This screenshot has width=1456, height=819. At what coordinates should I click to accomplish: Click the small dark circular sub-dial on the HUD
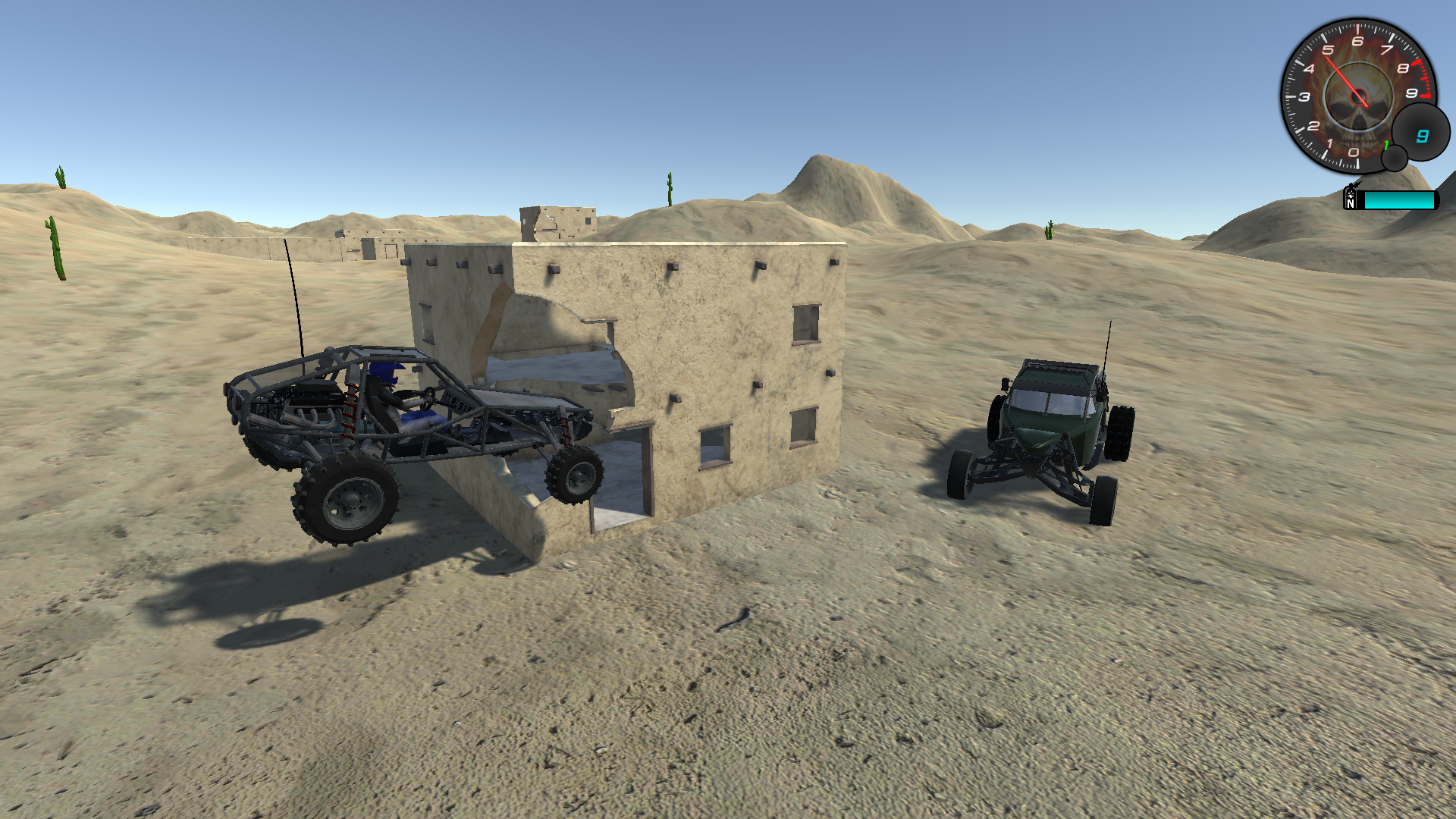[x=1394, y=157]
